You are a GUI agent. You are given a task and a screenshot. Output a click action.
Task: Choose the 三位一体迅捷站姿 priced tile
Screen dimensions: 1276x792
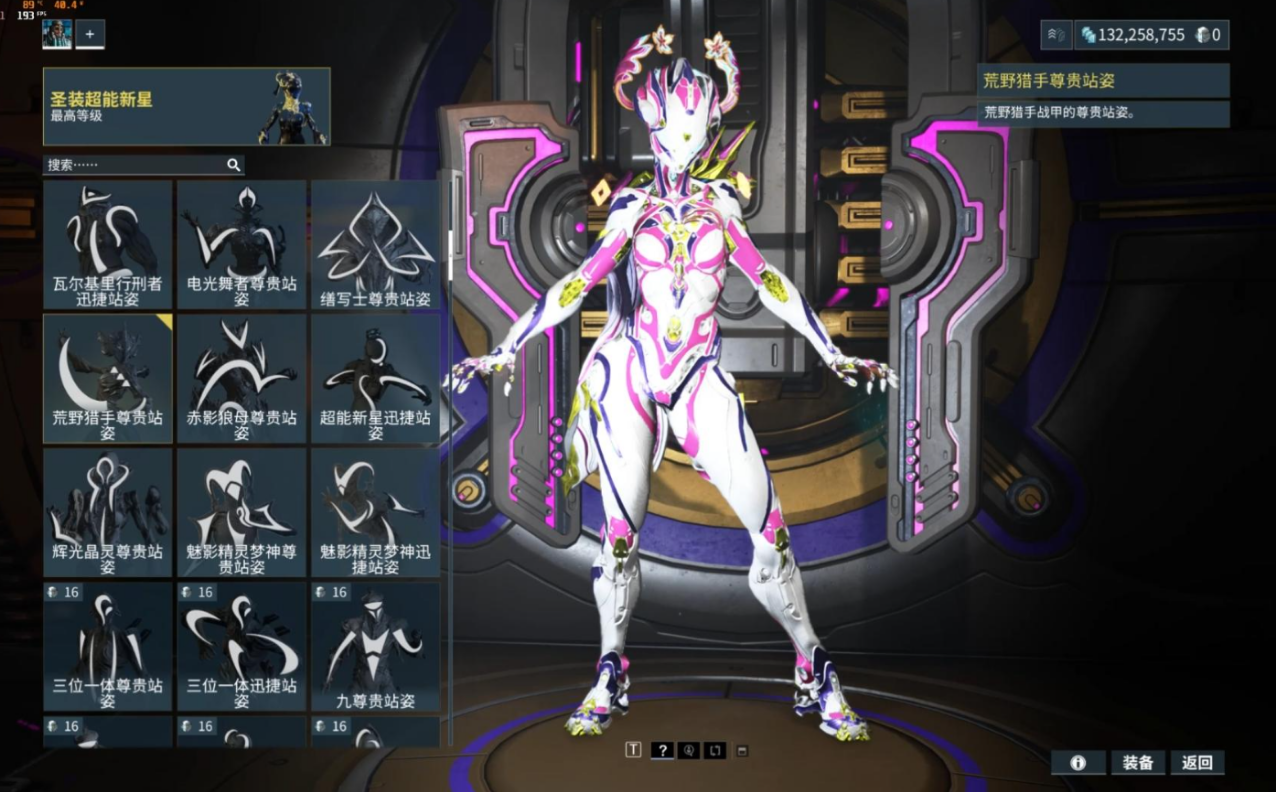241,646
